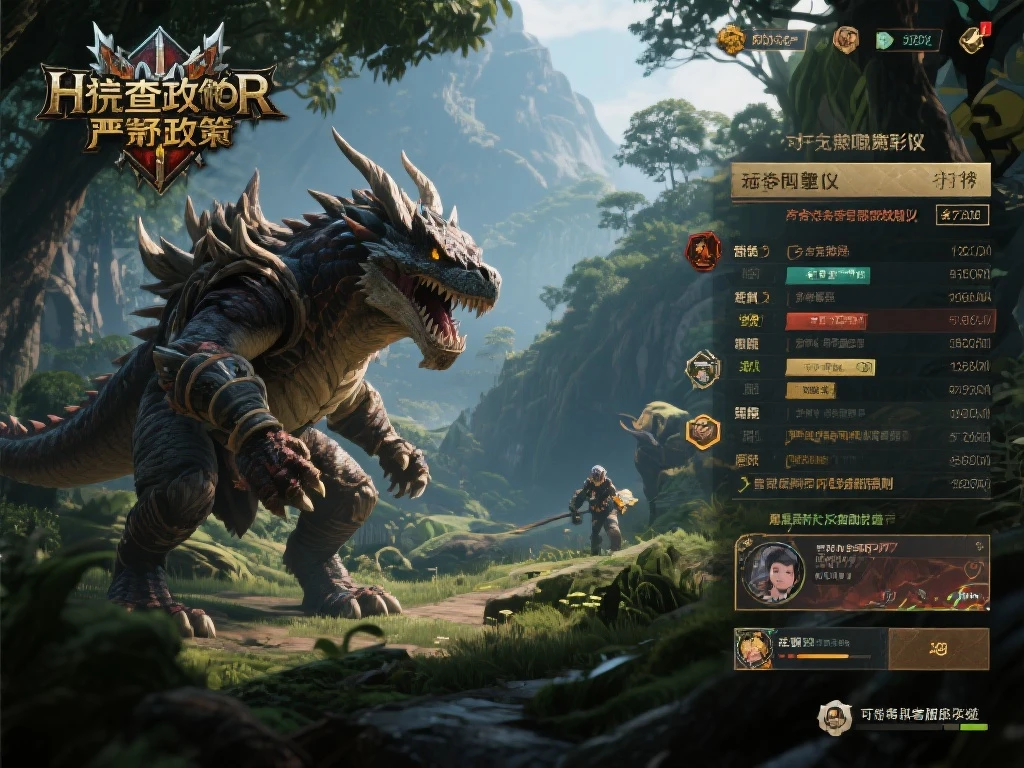Select the red hexagon badge icon
The image size is (1024, 768).
coord(703,250)
